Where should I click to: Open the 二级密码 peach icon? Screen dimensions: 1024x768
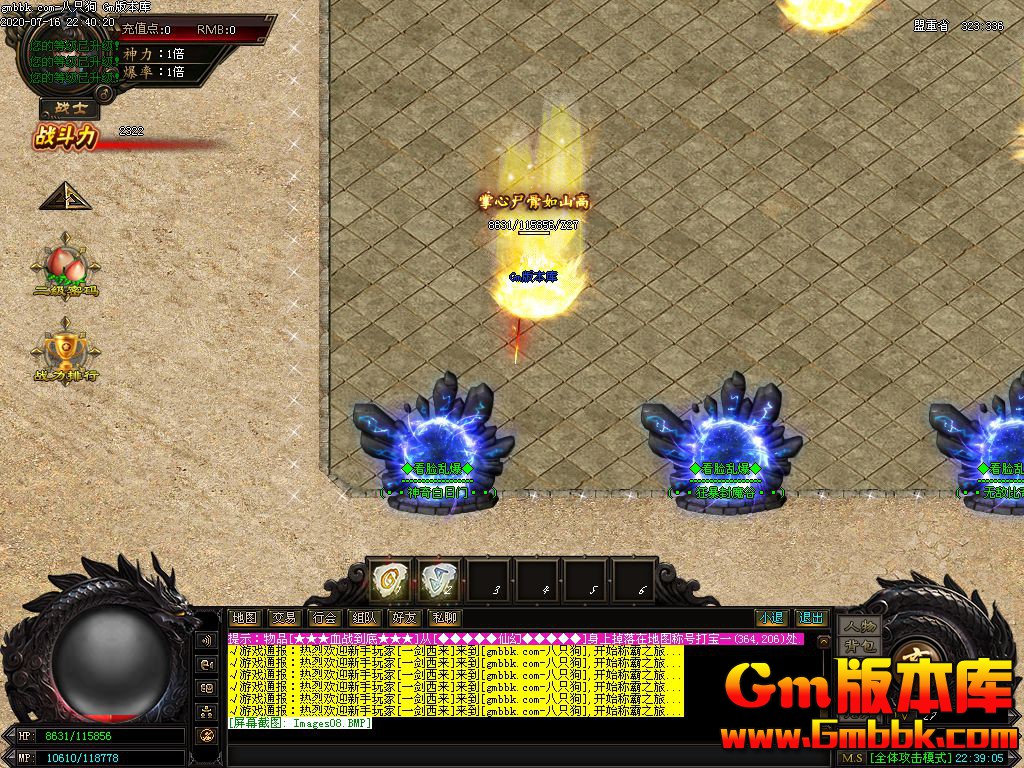coord(66,266)
